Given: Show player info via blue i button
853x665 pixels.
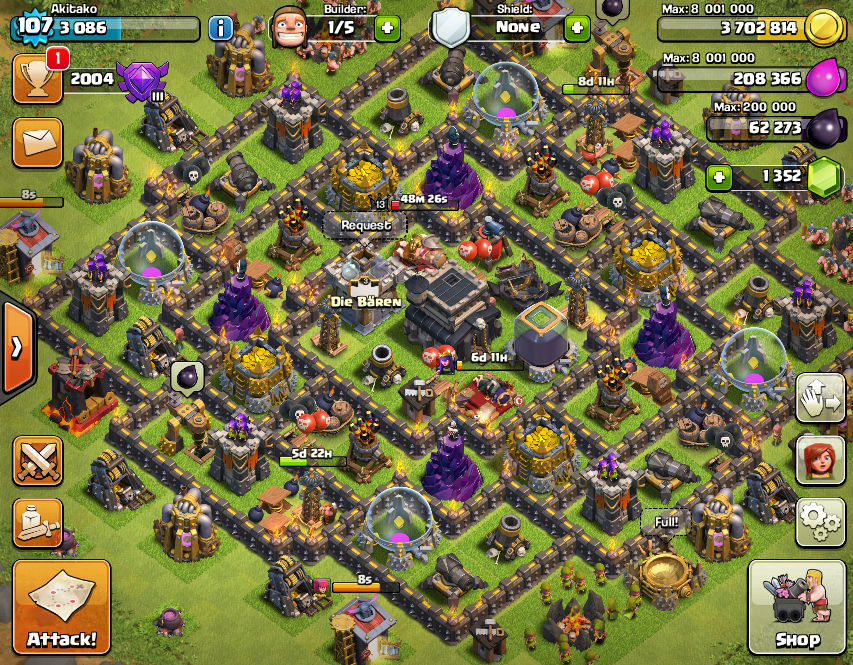Looking at the screenshot, I should (x=221, y=28).
